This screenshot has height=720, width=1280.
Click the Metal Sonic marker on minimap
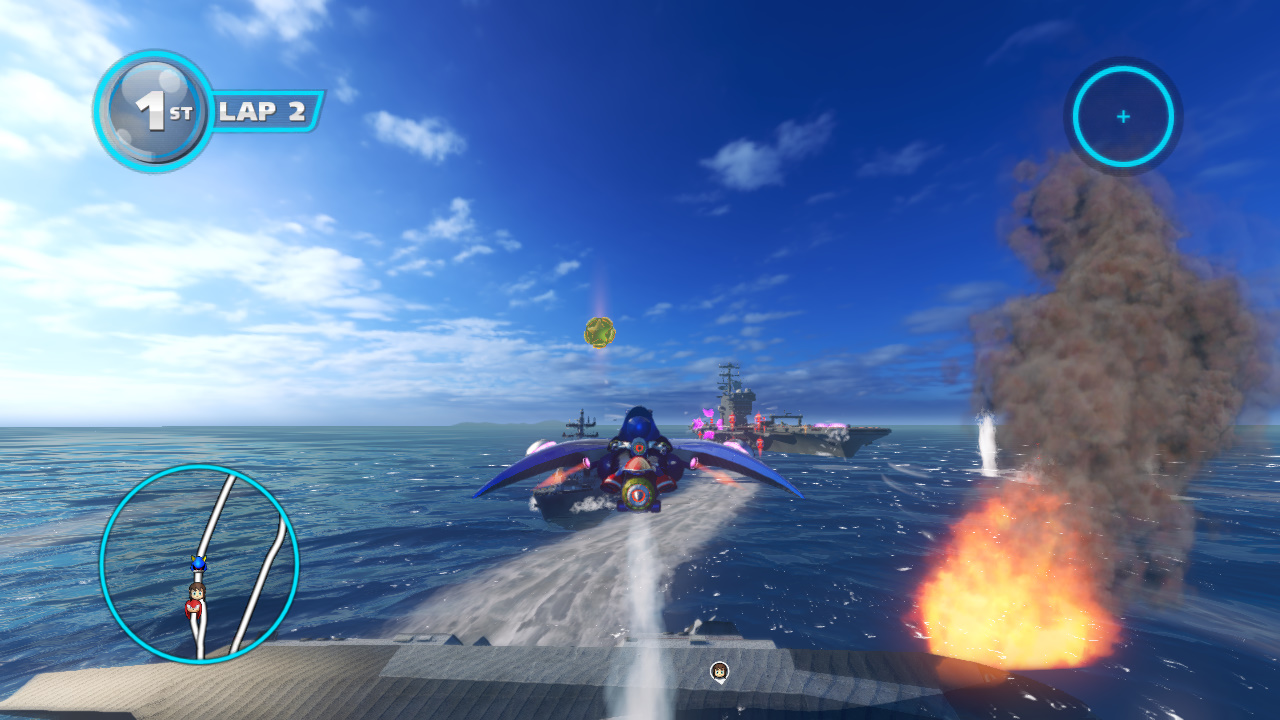pyautogui.click(x=198, y=565)
